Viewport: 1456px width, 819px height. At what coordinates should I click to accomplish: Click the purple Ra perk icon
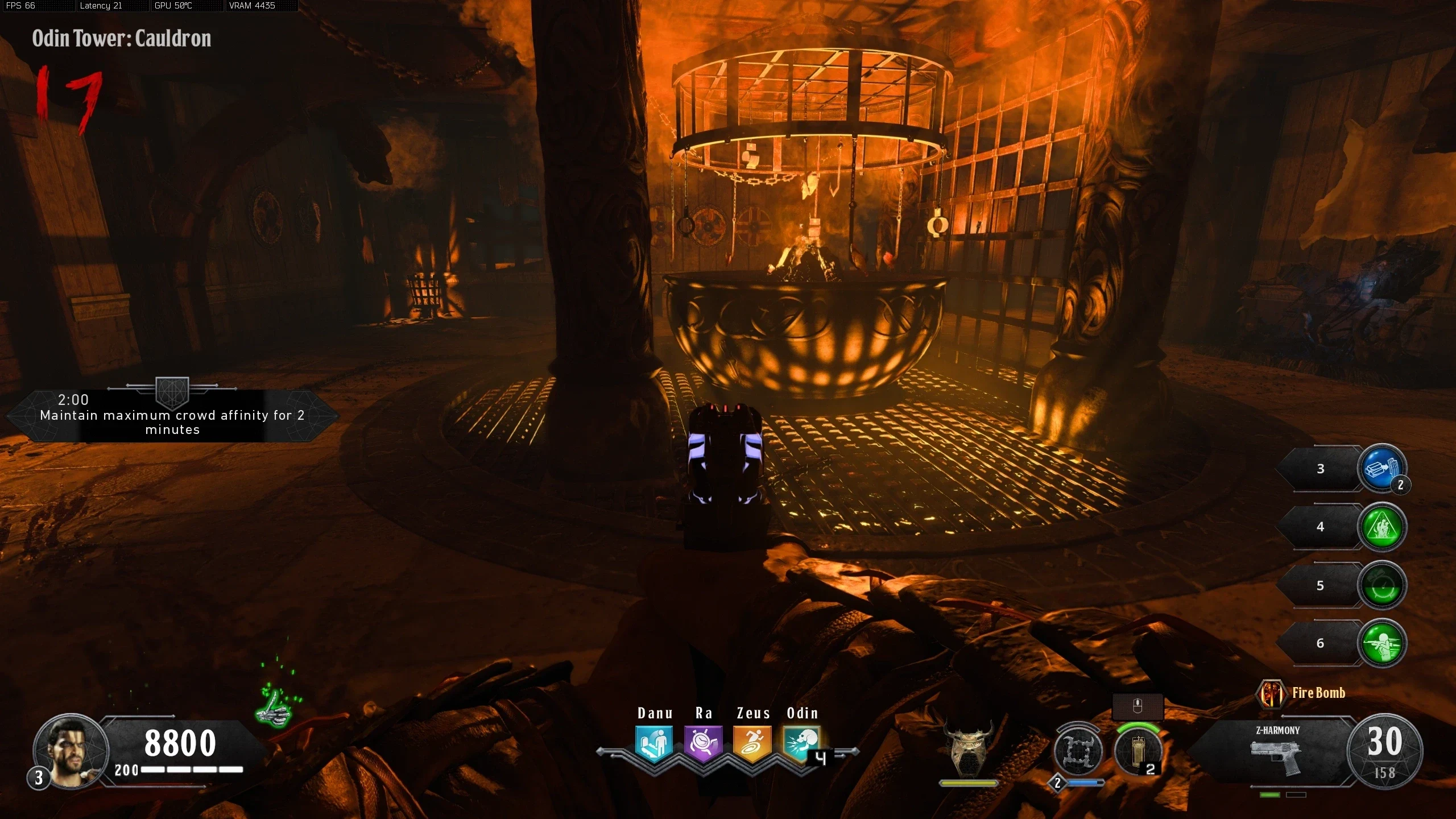coord(703,743)
